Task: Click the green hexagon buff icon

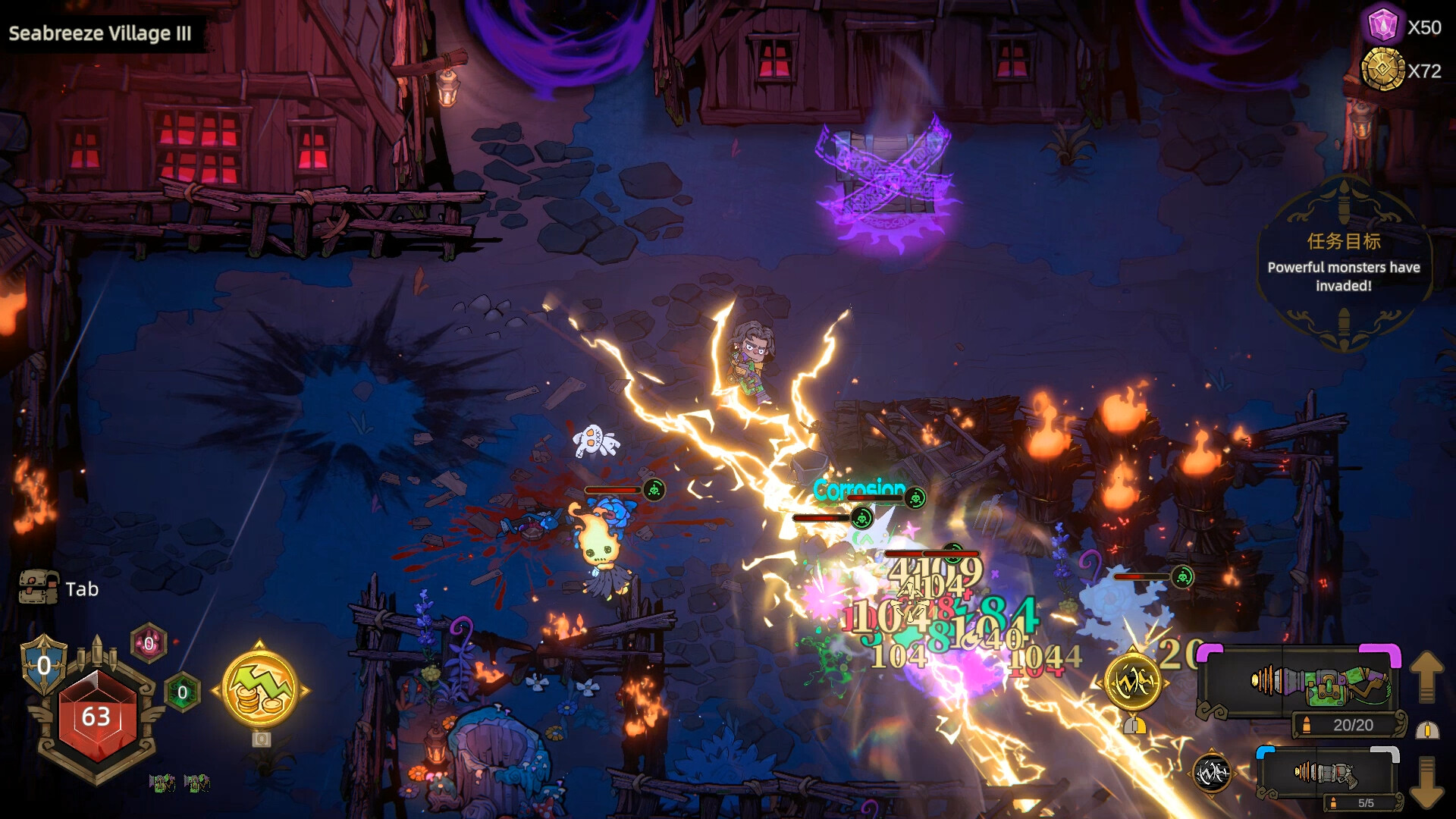Action: tap(182, 692)
